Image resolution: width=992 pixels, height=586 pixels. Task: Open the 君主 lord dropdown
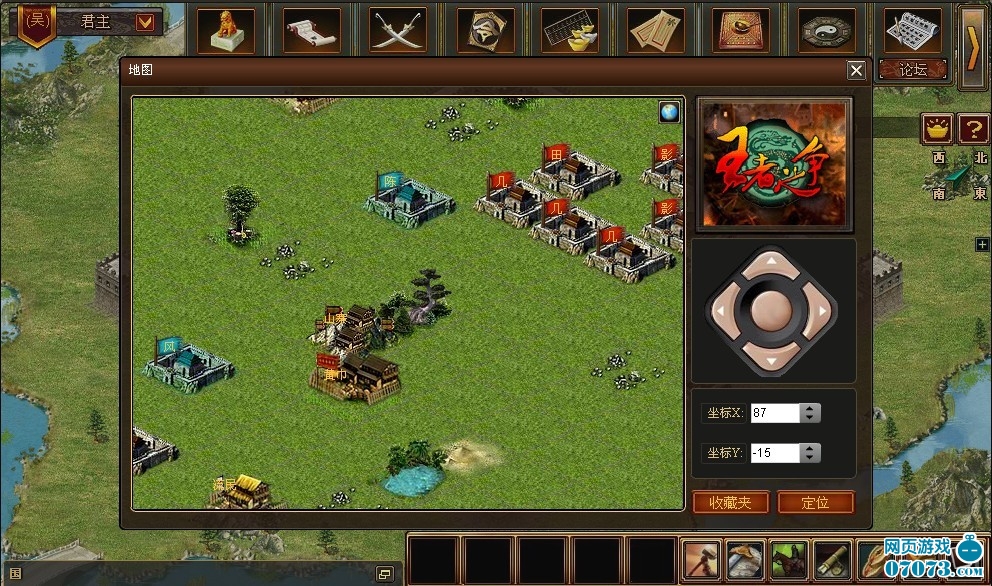(x=146, y=21)
